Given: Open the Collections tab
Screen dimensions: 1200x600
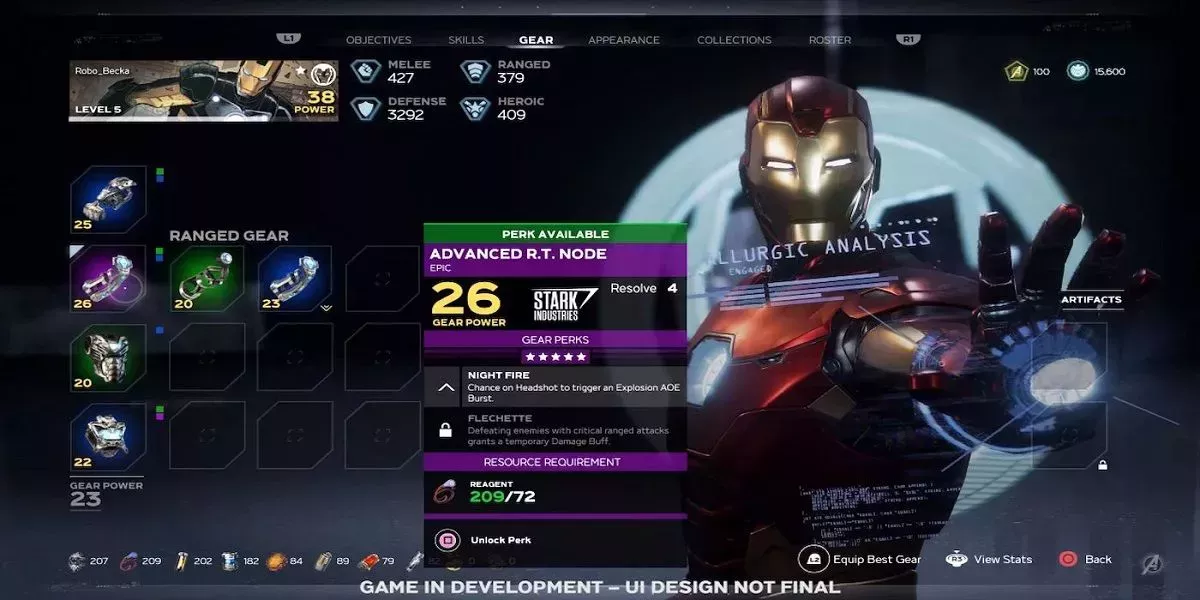Looking at the screenshot, I should (x=734, y=40).
